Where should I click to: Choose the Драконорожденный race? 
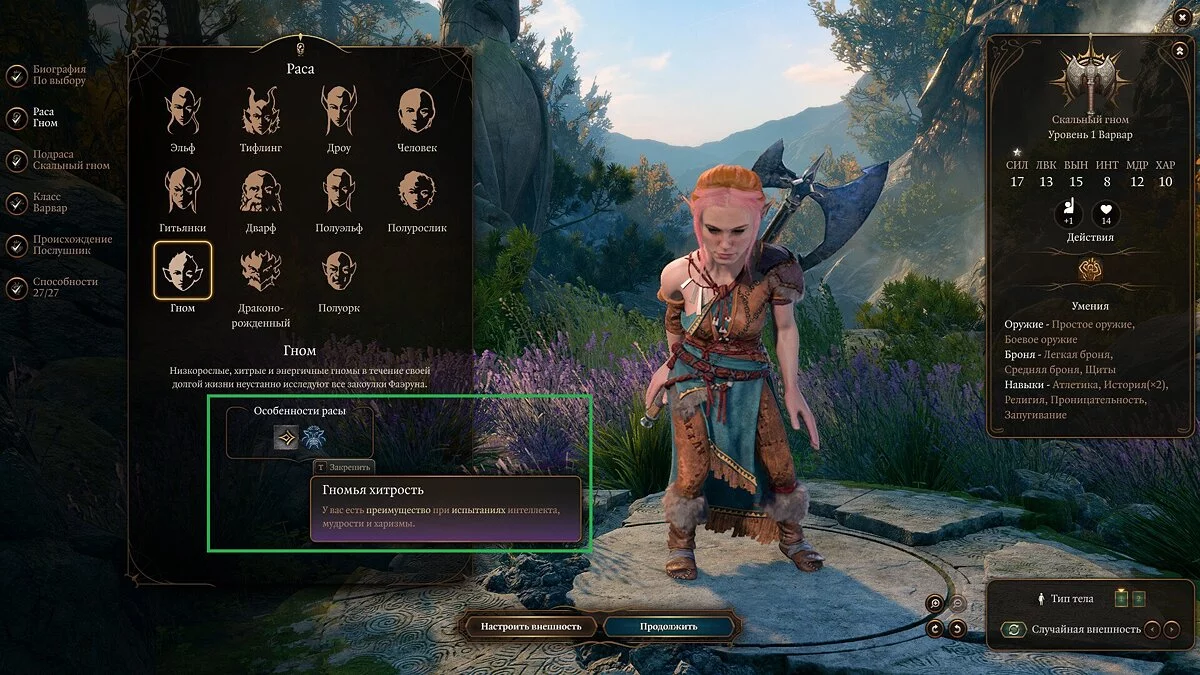(x=260, y=271)
